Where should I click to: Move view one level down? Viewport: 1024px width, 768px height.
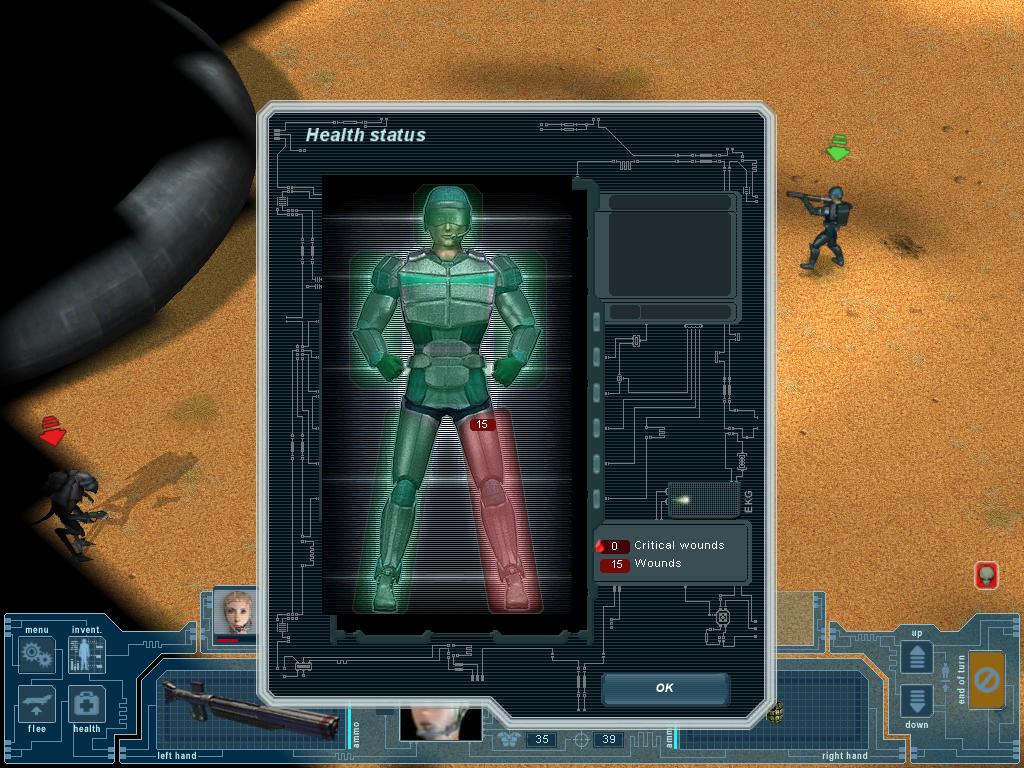[x=917, y=700]
